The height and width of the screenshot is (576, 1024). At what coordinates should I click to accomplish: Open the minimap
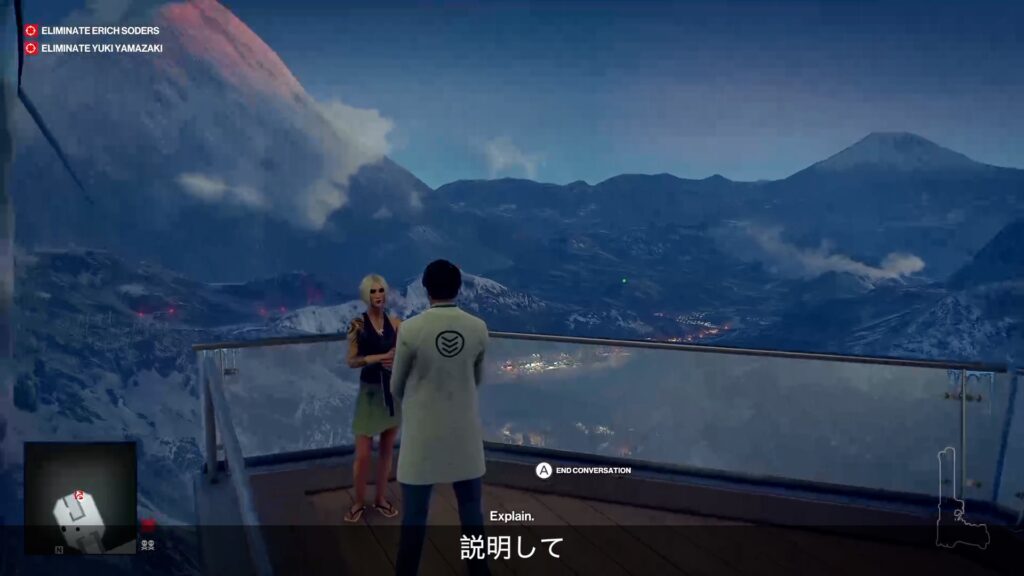point(80,497)
